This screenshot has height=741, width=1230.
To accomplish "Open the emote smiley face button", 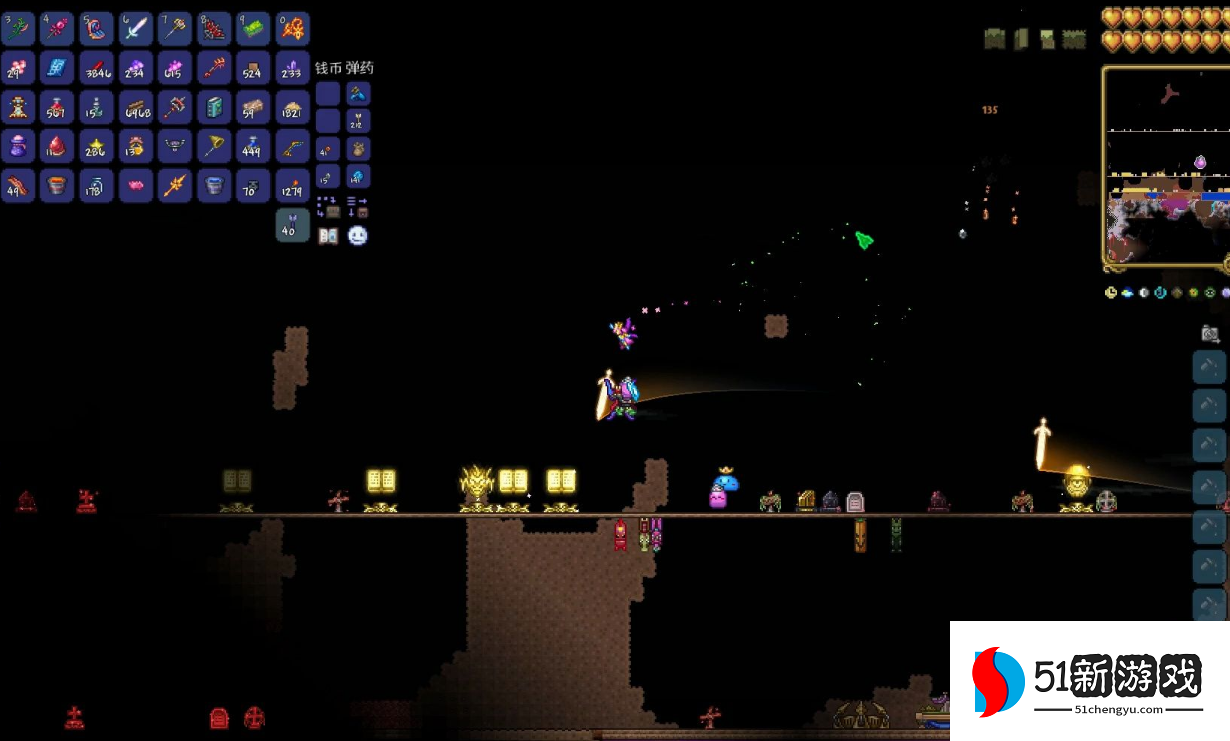I will click(358, 236).
